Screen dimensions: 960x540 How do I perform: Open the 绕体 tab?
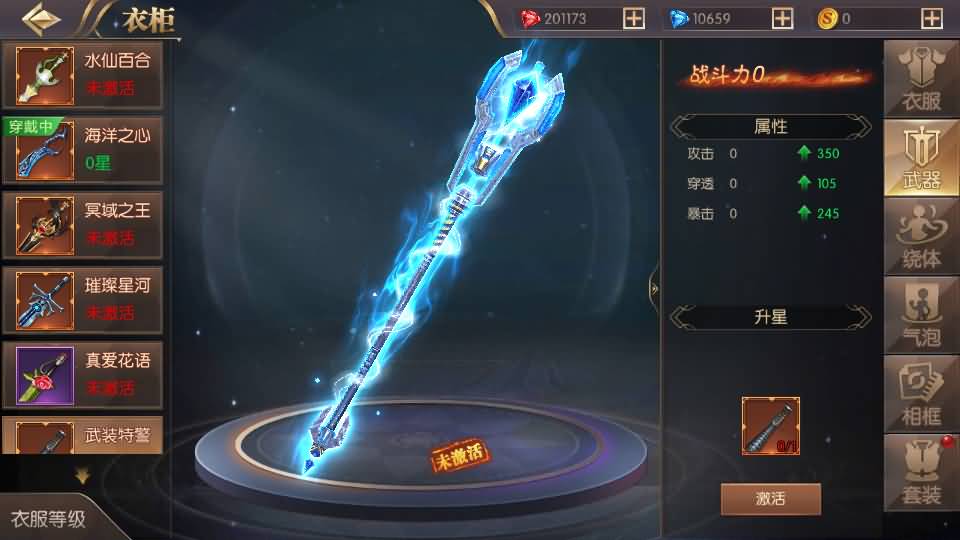[921, 236]
